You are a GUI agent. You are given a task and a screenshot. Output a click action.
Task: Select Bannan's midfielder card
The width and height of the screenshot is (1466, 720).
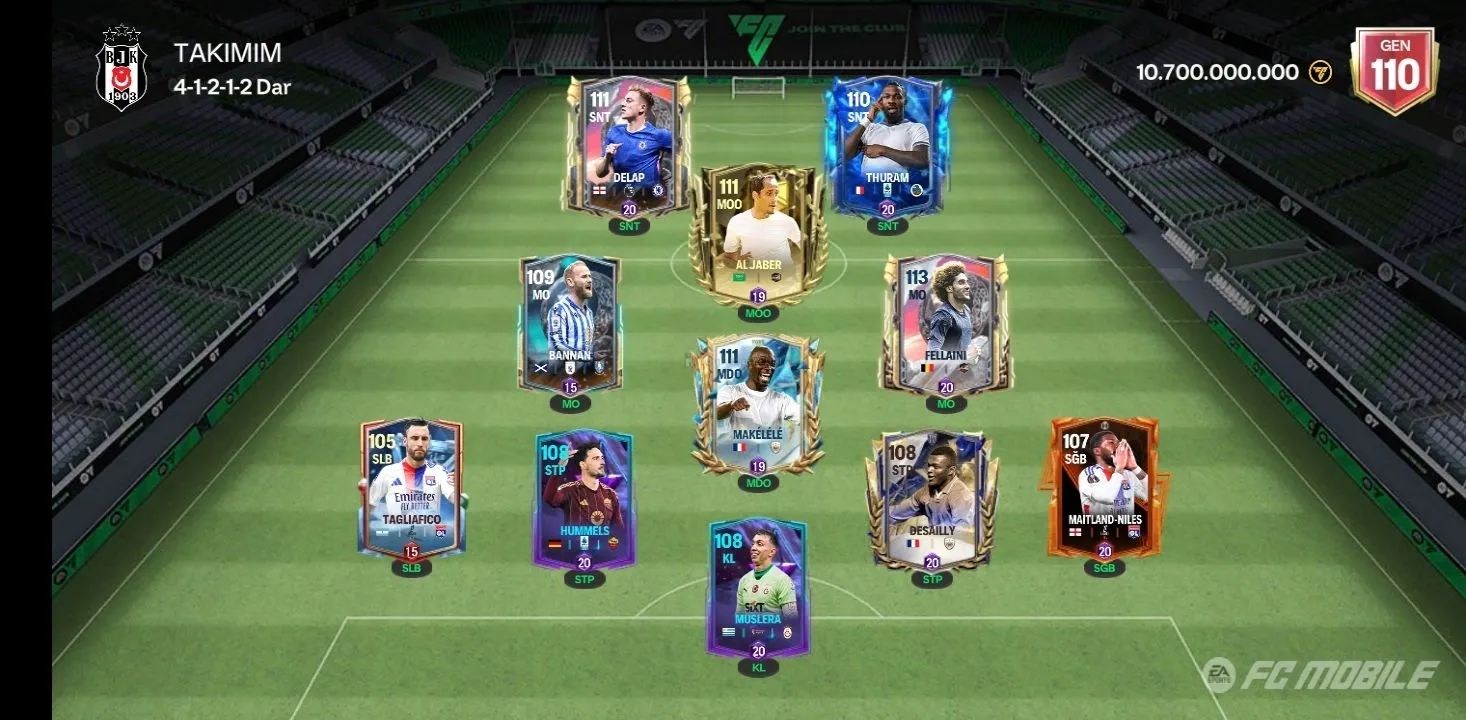tap(570, 322)
